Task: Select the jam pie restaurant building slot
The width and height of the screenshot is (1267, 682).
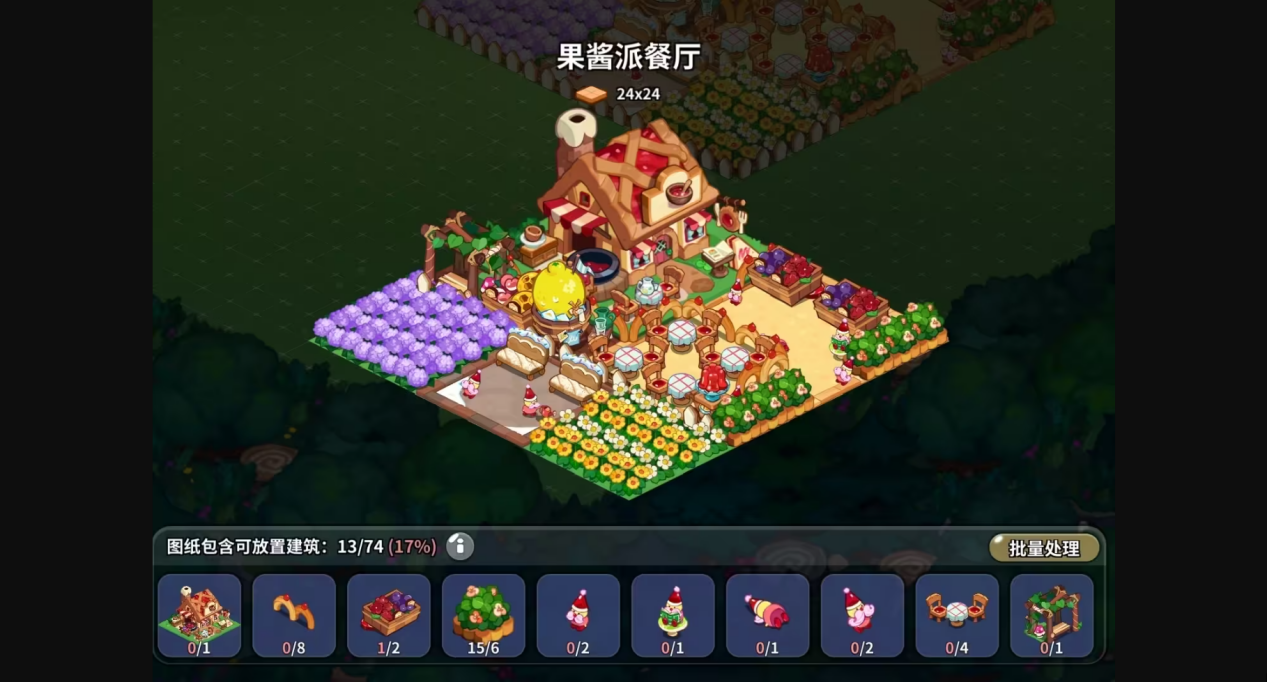Action: pyautogui.click(x=199, y=615)
